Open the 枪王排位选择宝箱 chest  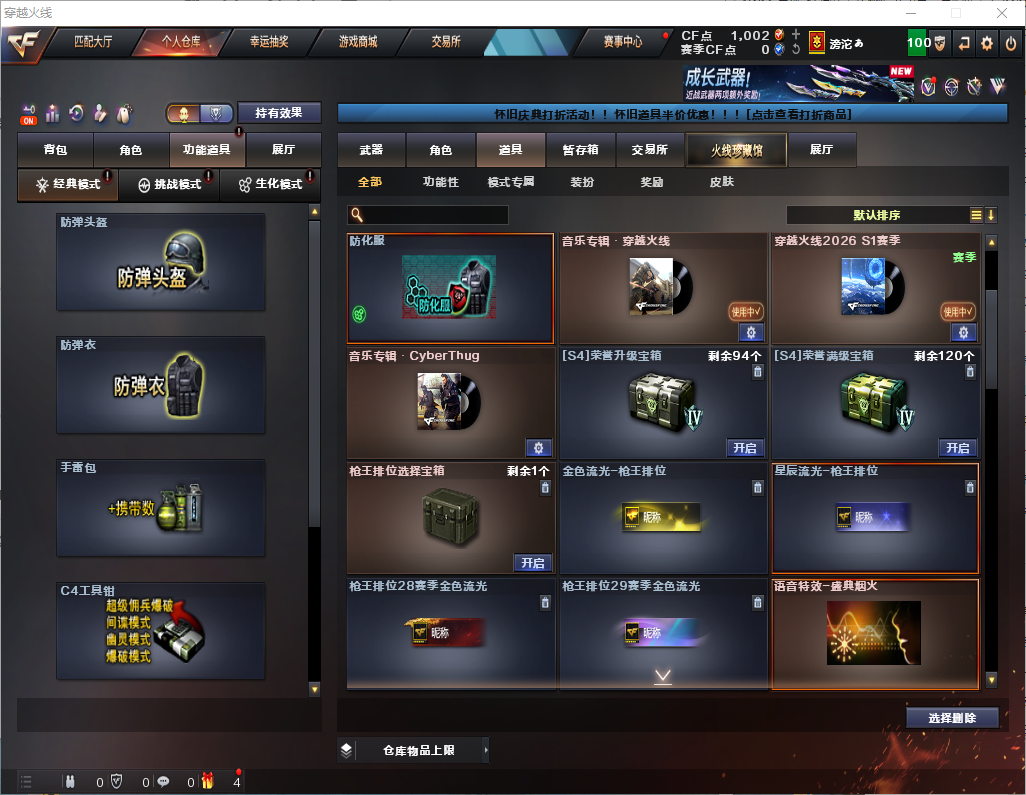(533, 563)
